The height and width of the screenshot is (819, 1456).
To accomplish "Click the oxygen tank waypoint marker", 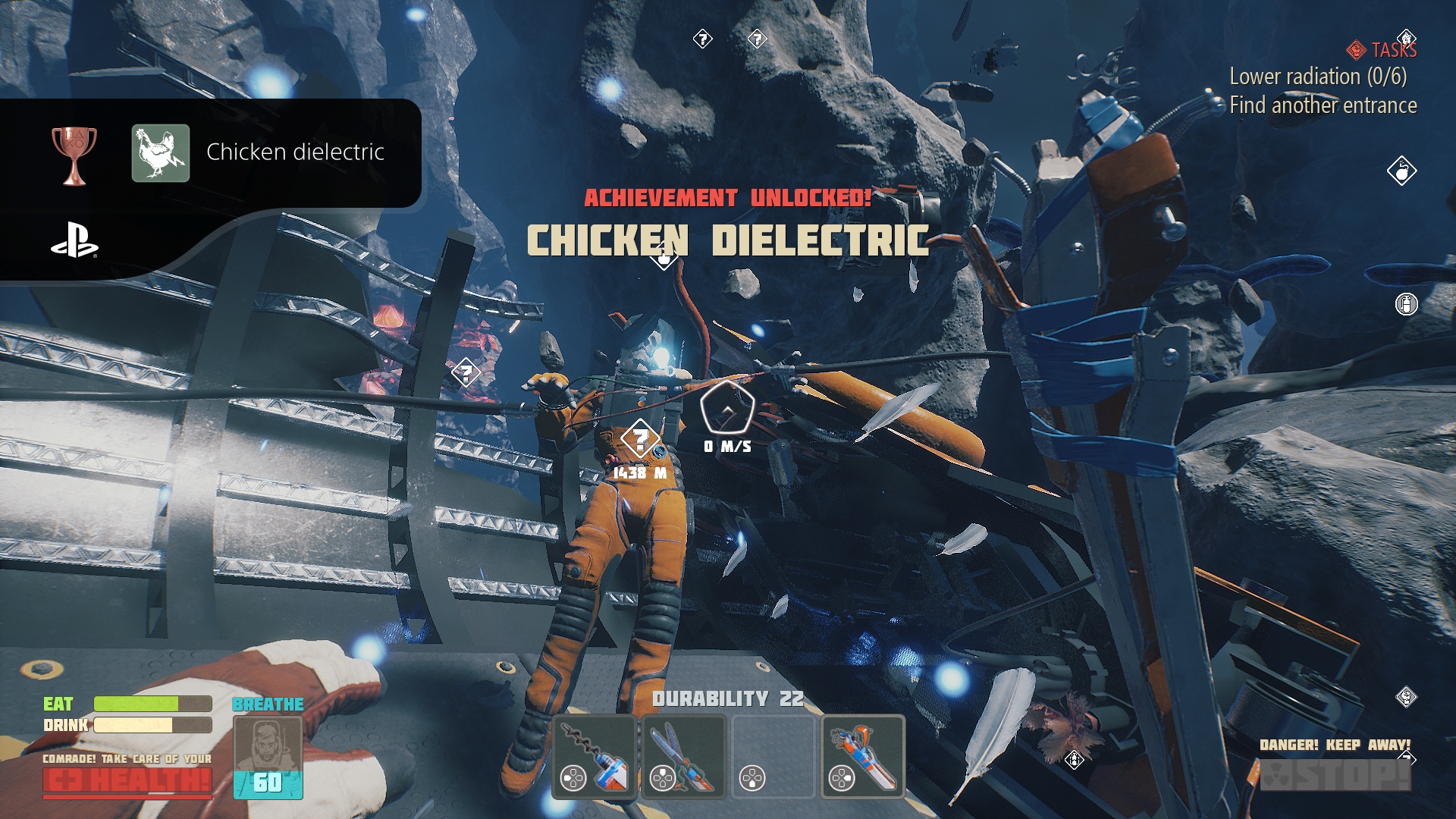I will click(x=1406, y=304).
